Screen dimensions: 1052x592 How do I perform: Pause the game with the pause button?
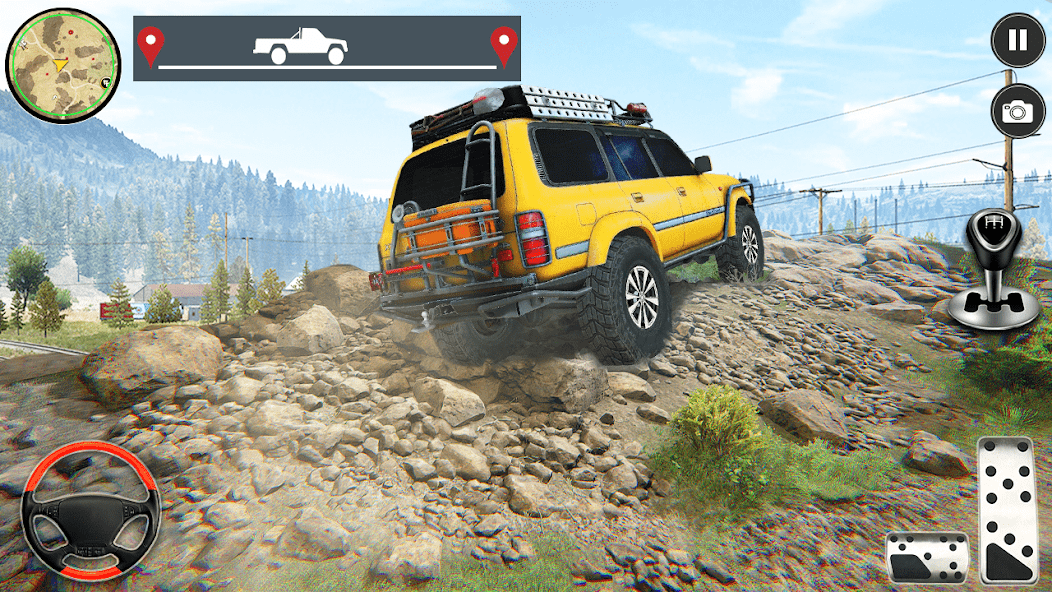tap(1017, 40)
